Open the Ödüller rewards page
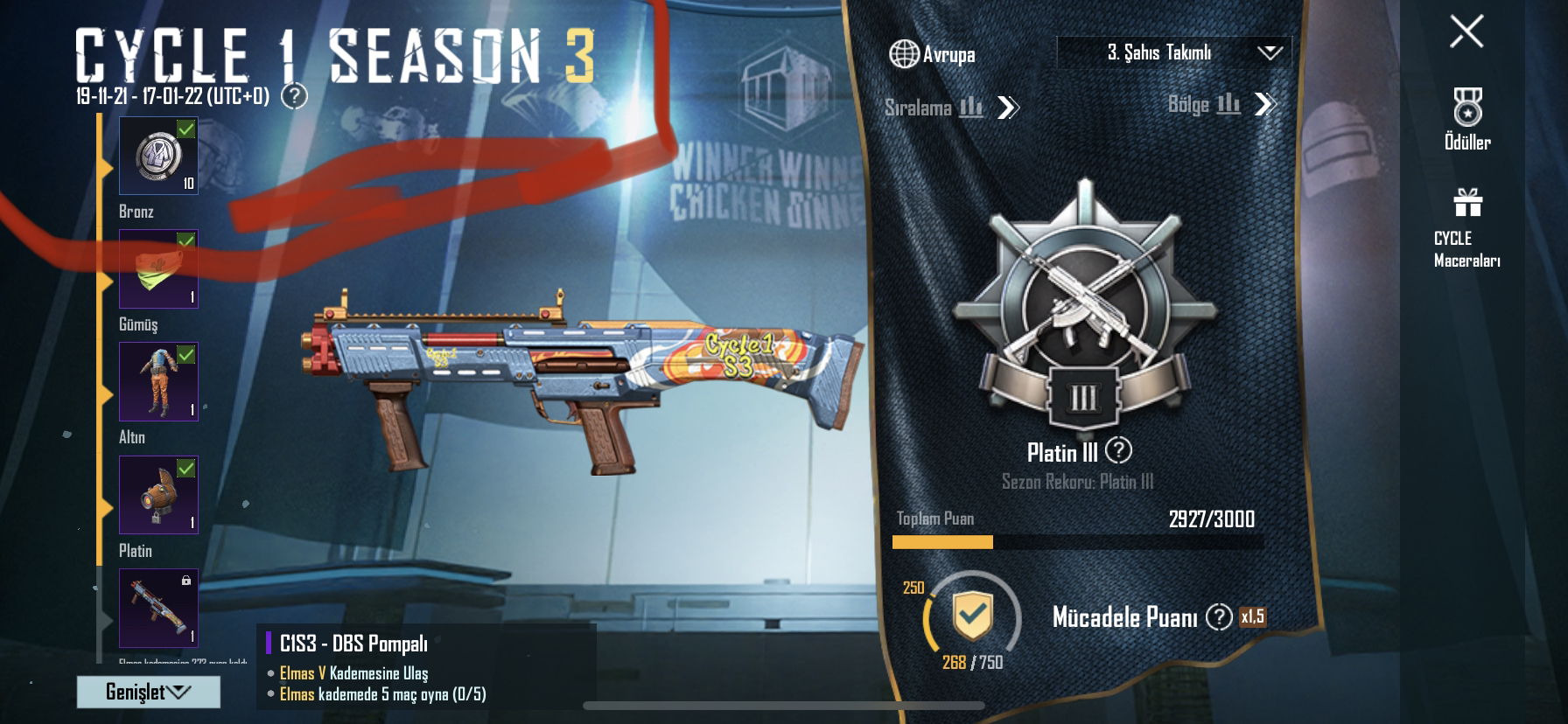The height and width of the screenshot is (724, 1568). 1467,119
